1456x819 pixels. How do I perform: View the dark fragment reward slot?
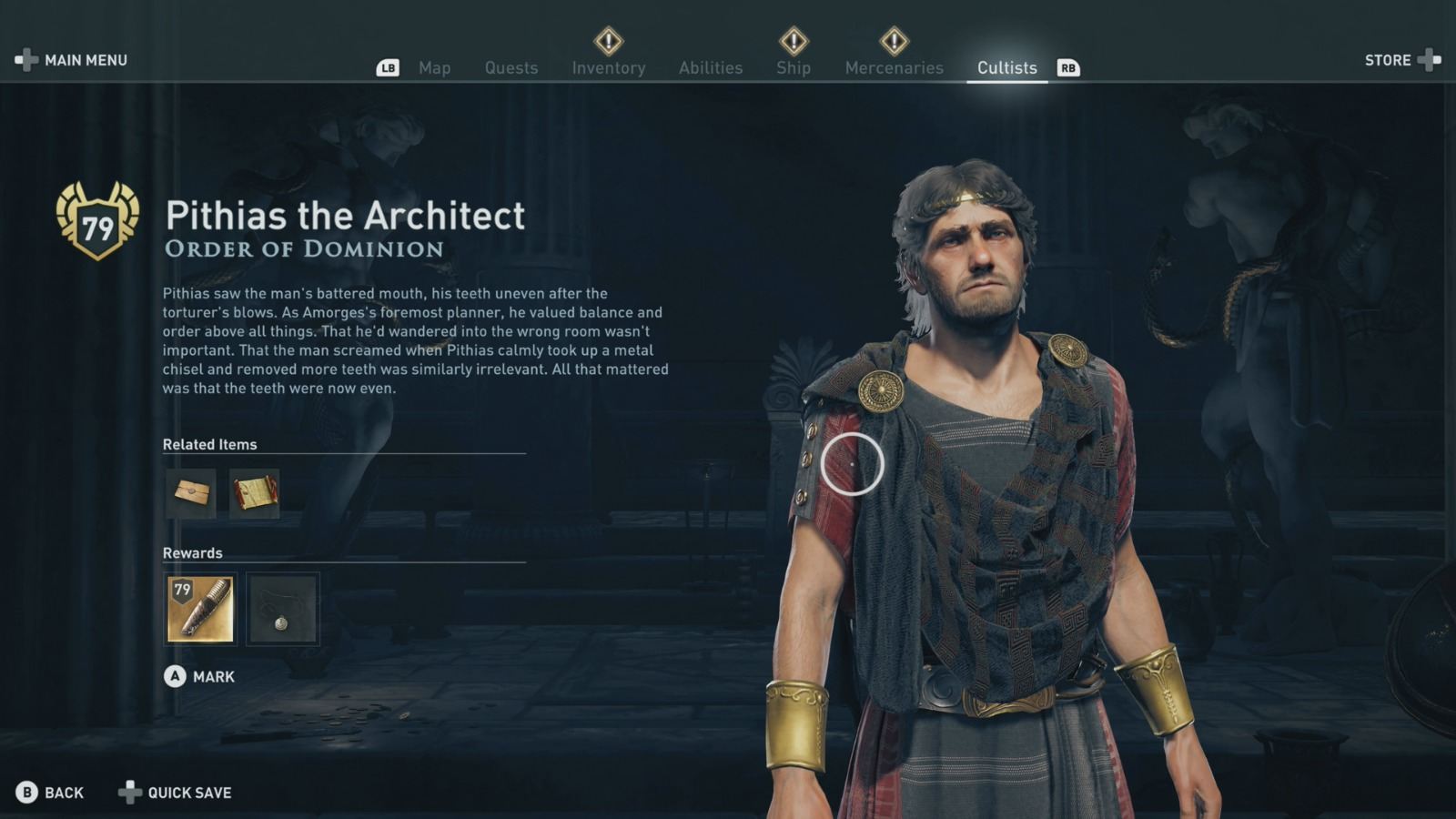tap(282, 609)
